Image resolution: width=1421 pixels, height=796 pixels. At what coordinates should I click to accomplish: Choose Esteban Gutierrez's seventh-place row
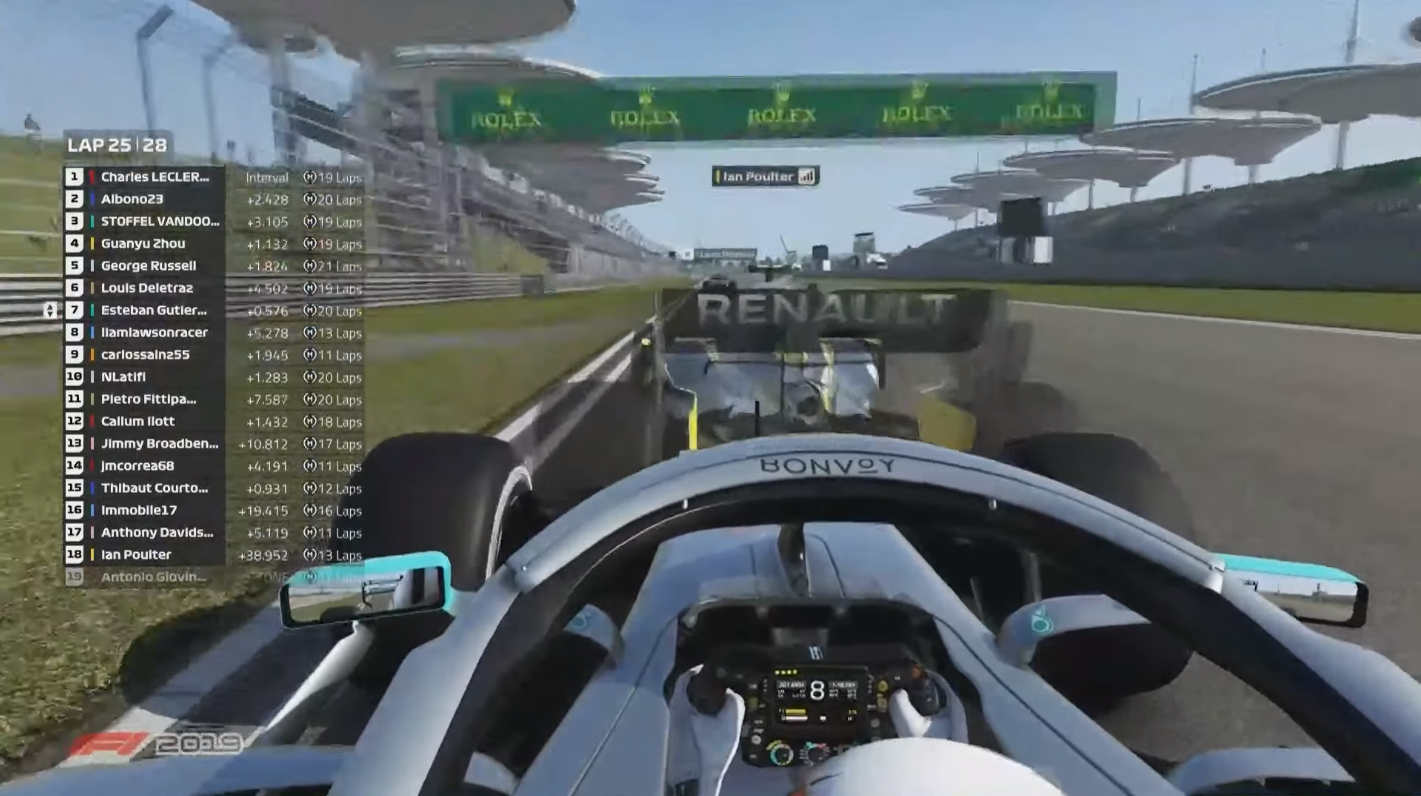pyautogui.click(x=153, y=310)
